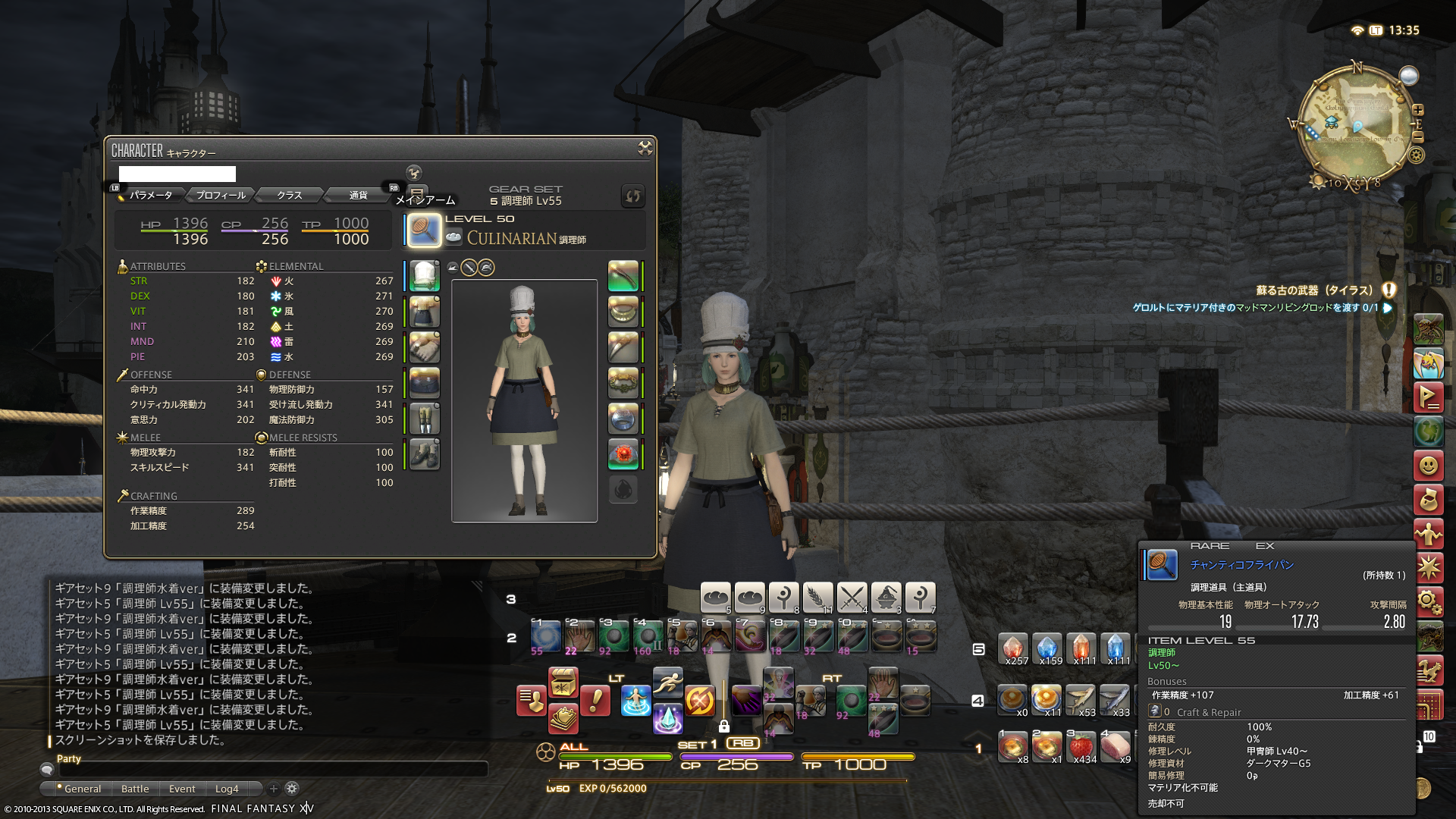Show the 通貨 currency tab
1456x819 pixels.
(x=358, y=195)
